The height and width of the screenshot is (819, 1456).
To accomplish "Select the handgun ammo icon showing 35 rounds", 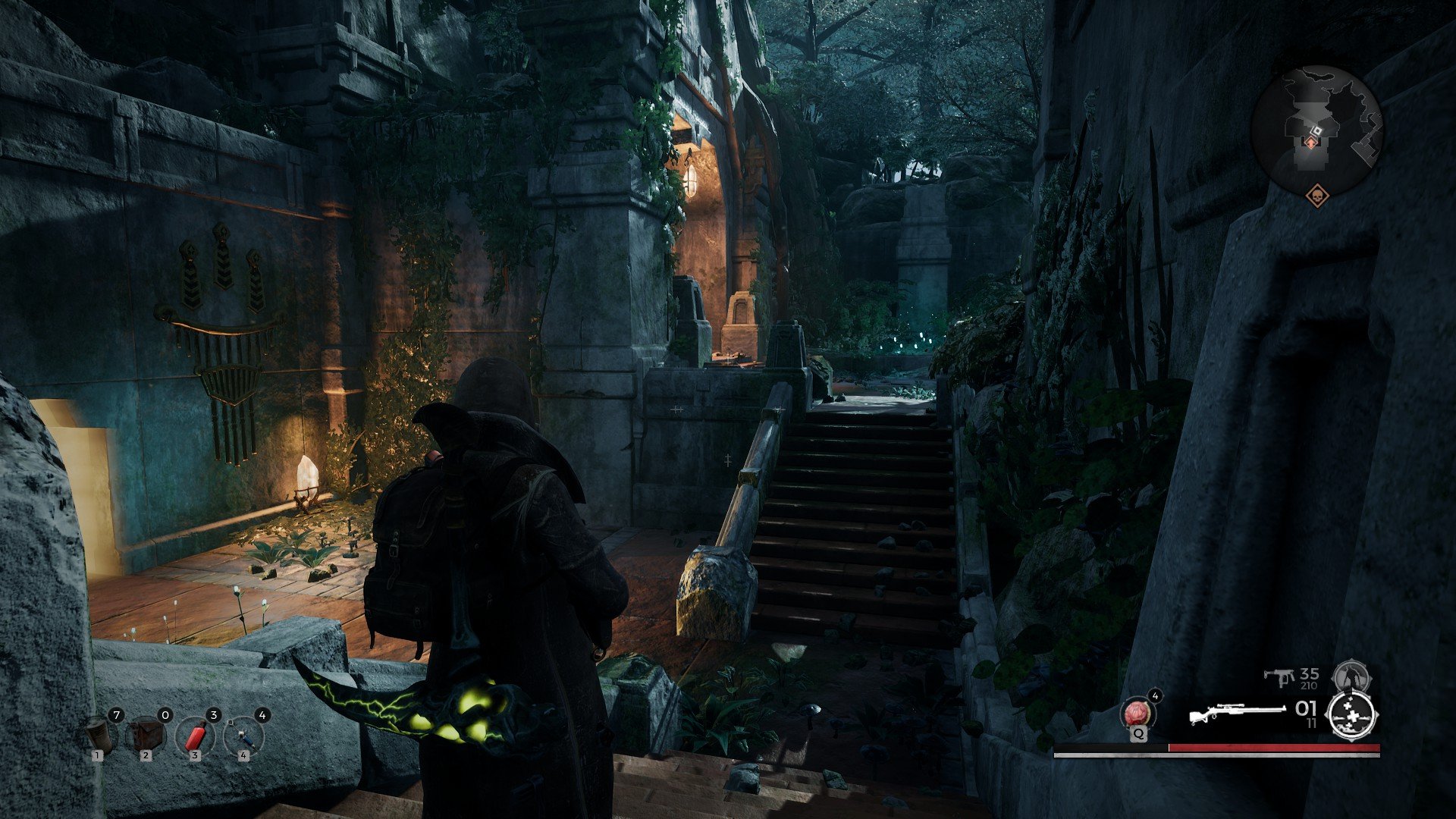I will (1282, 676).
